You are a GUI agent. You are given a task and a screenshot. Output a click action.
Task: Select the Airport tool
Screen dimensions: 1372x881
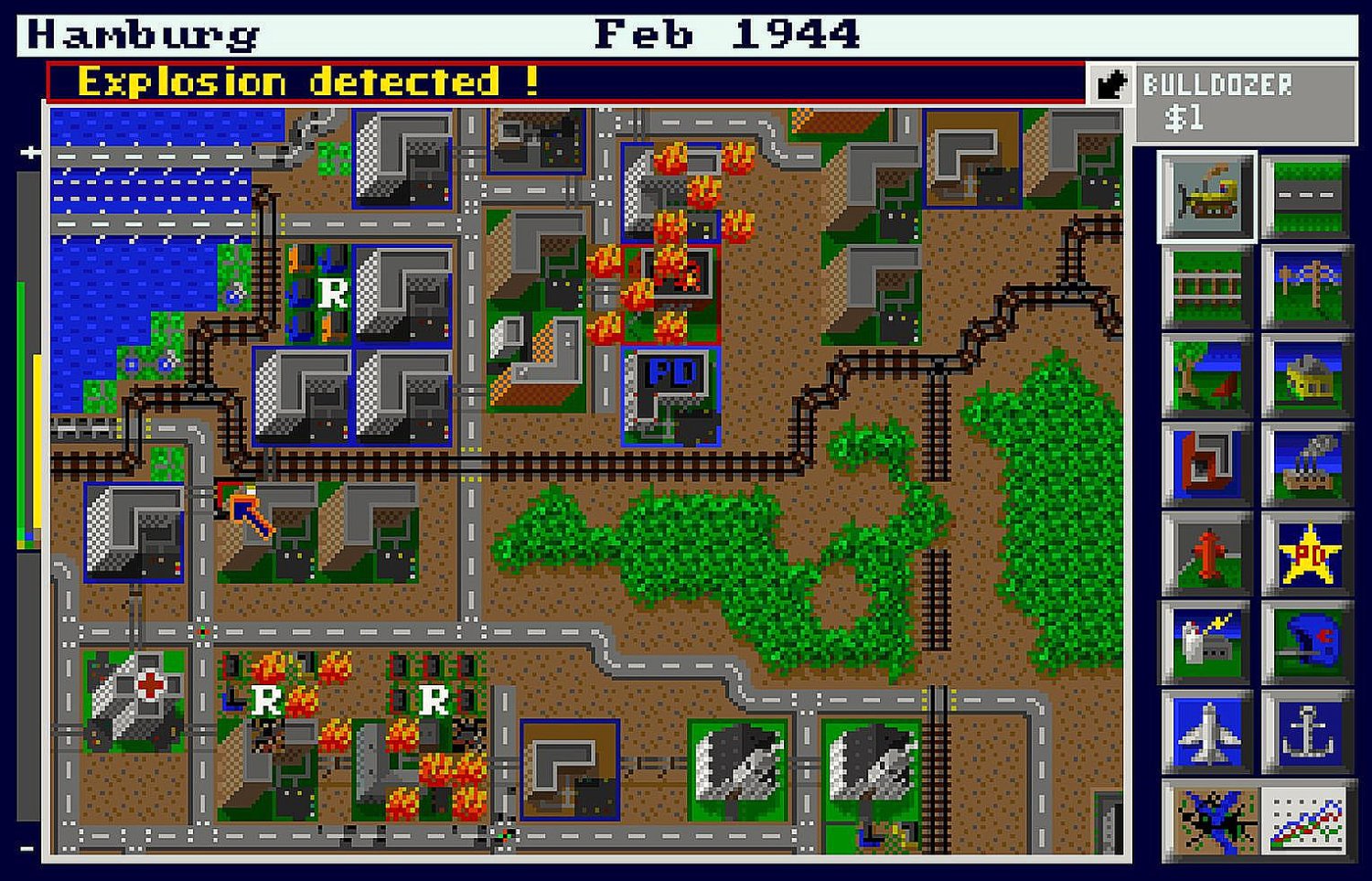1206,728
